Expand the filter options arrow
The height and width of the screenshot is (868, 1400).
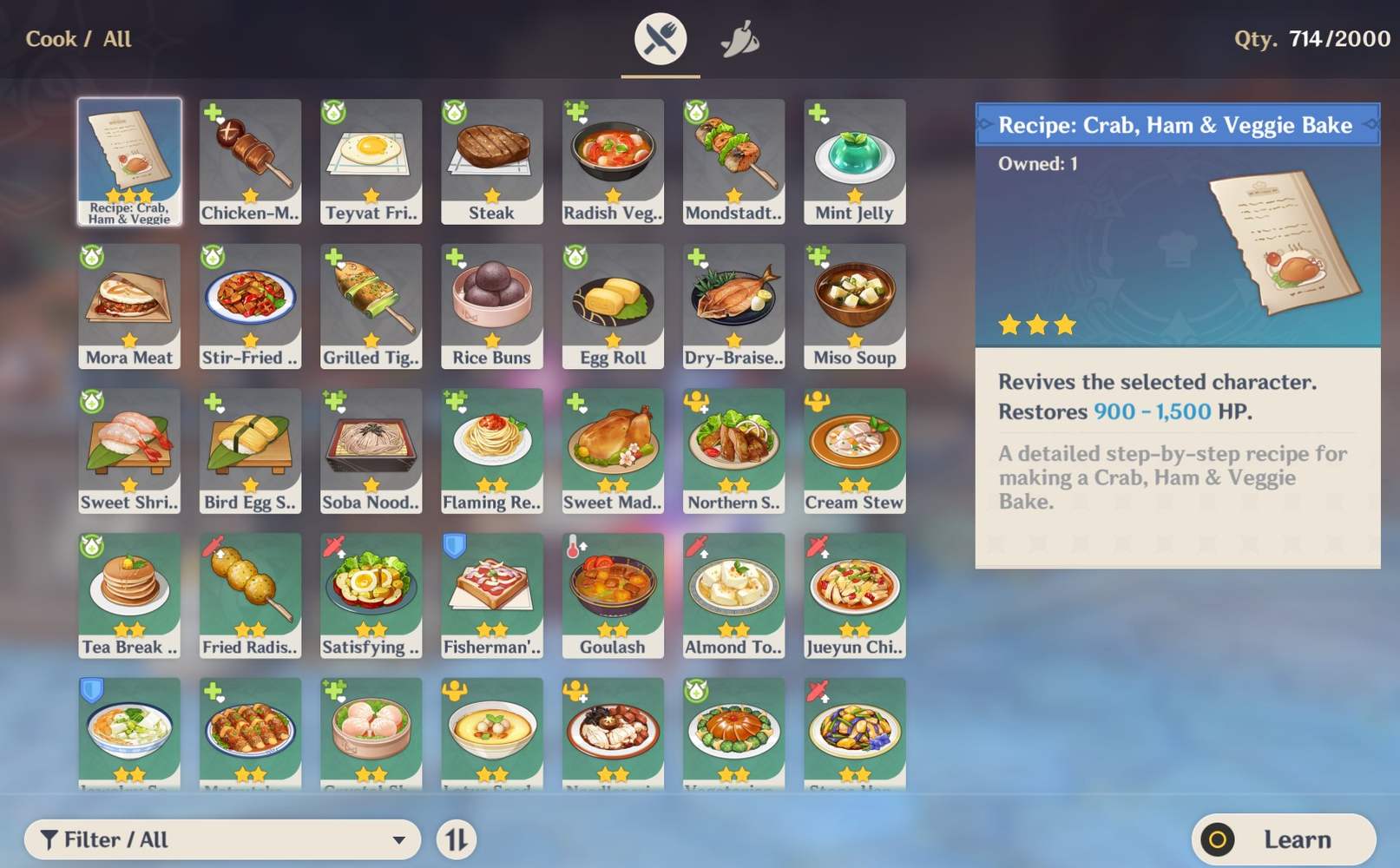pyautogui.click(x=399, y=839)
